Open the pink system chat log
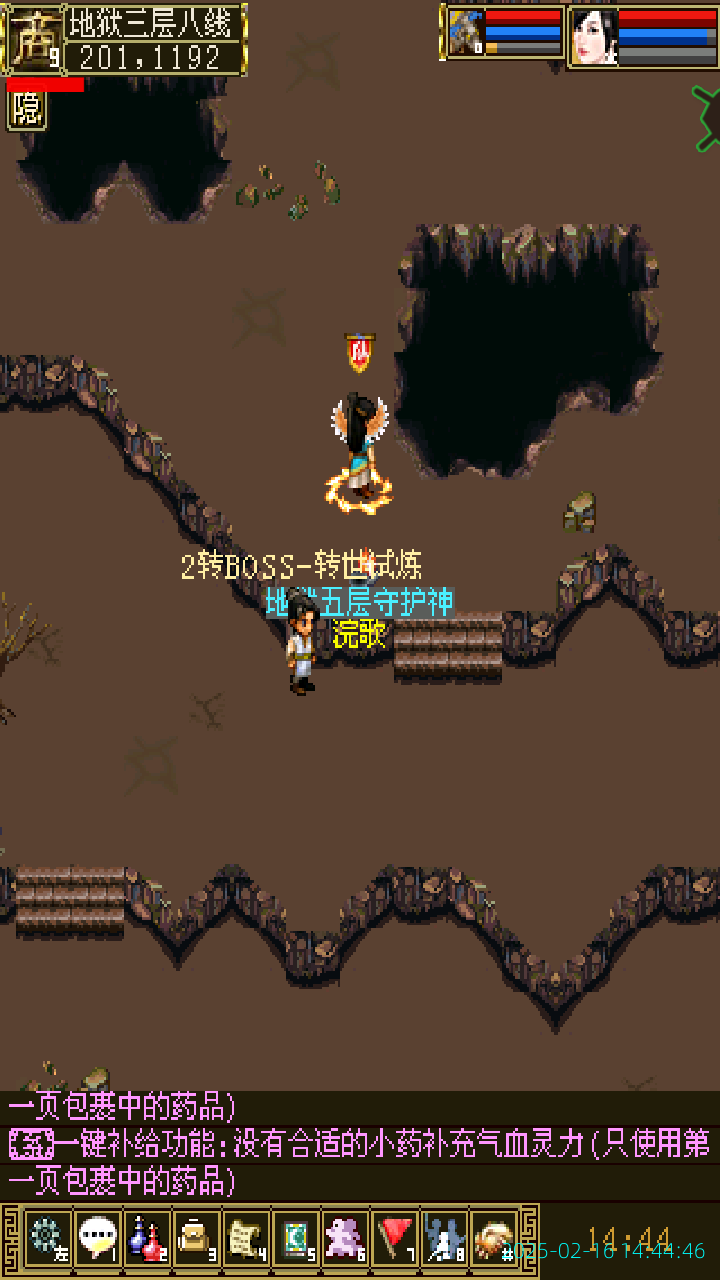This screenshot has width=720, height=1280. 360,1146
